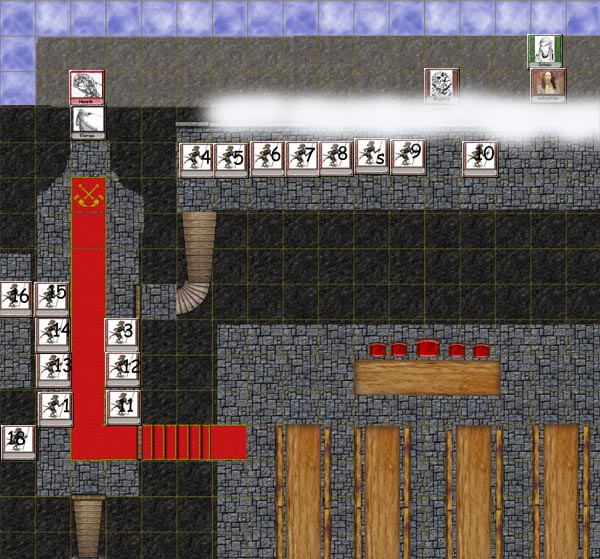Click the creature token numbered 12
Image resolution: width=600 pixels, height=559 pixels.
tap(124, 368)
